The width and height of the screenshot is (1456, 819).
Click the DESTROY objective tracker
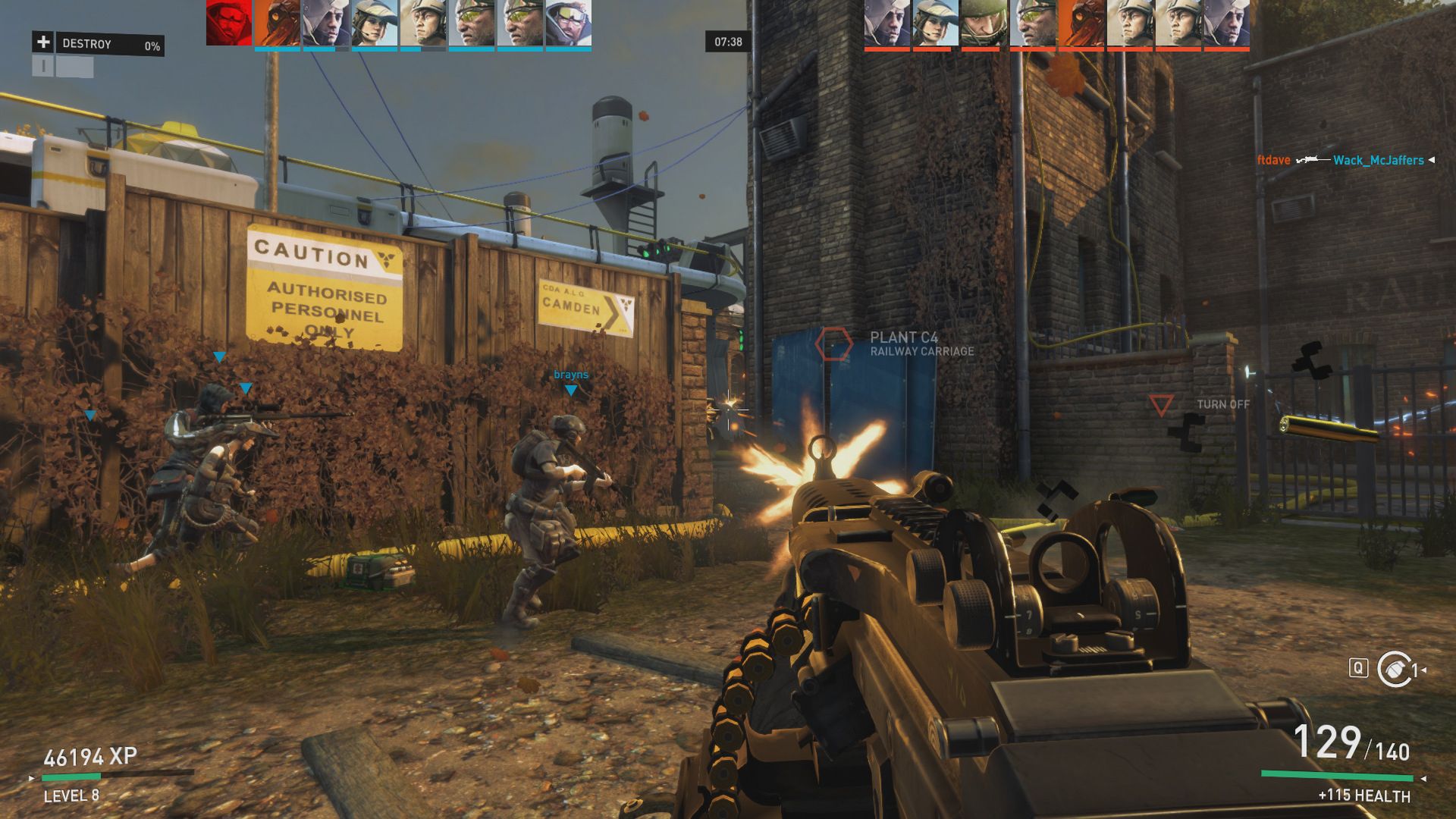click(98, 44)
